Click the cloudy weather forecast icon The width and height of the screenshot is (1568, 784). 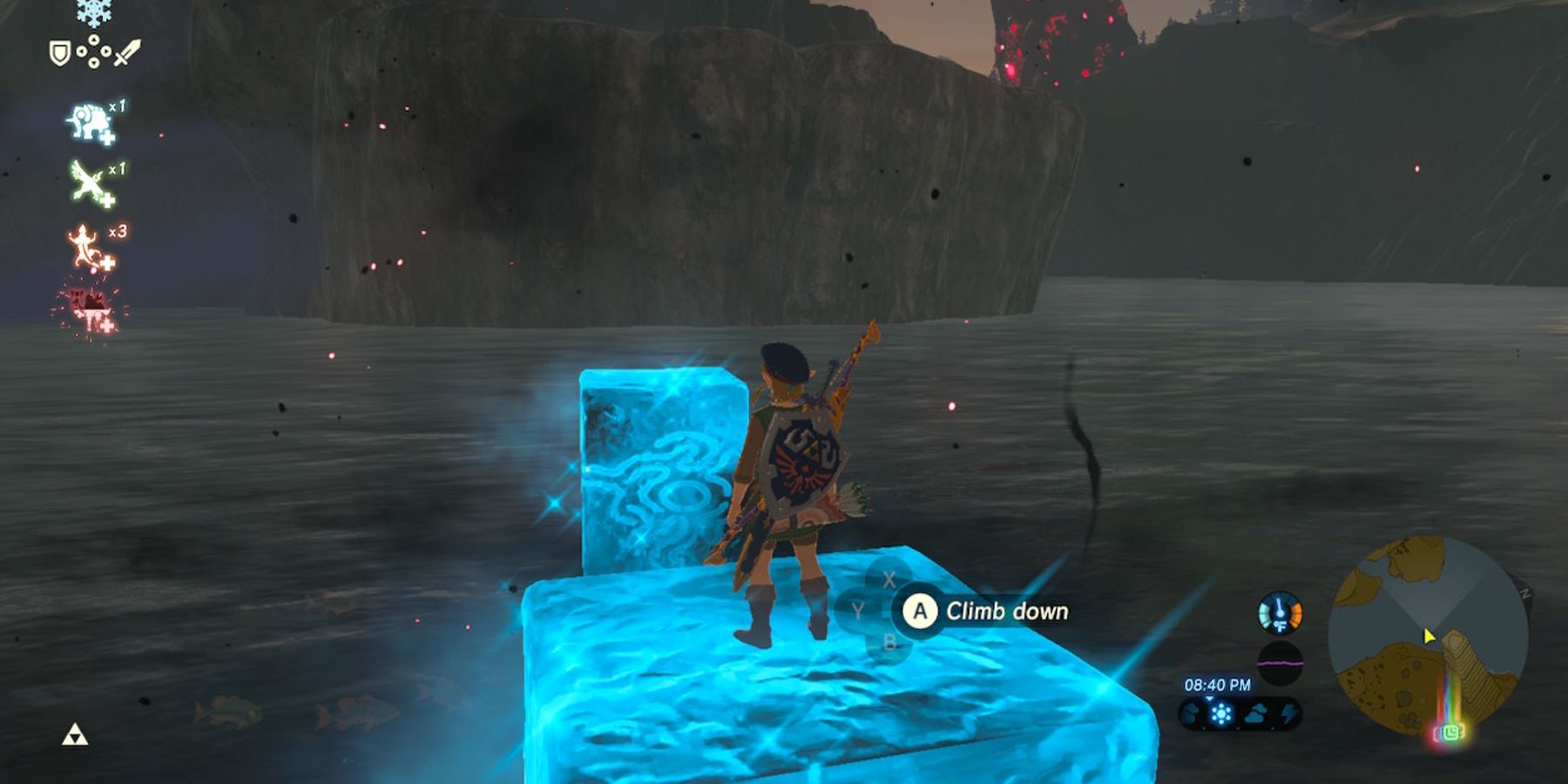coord(1257,713)
